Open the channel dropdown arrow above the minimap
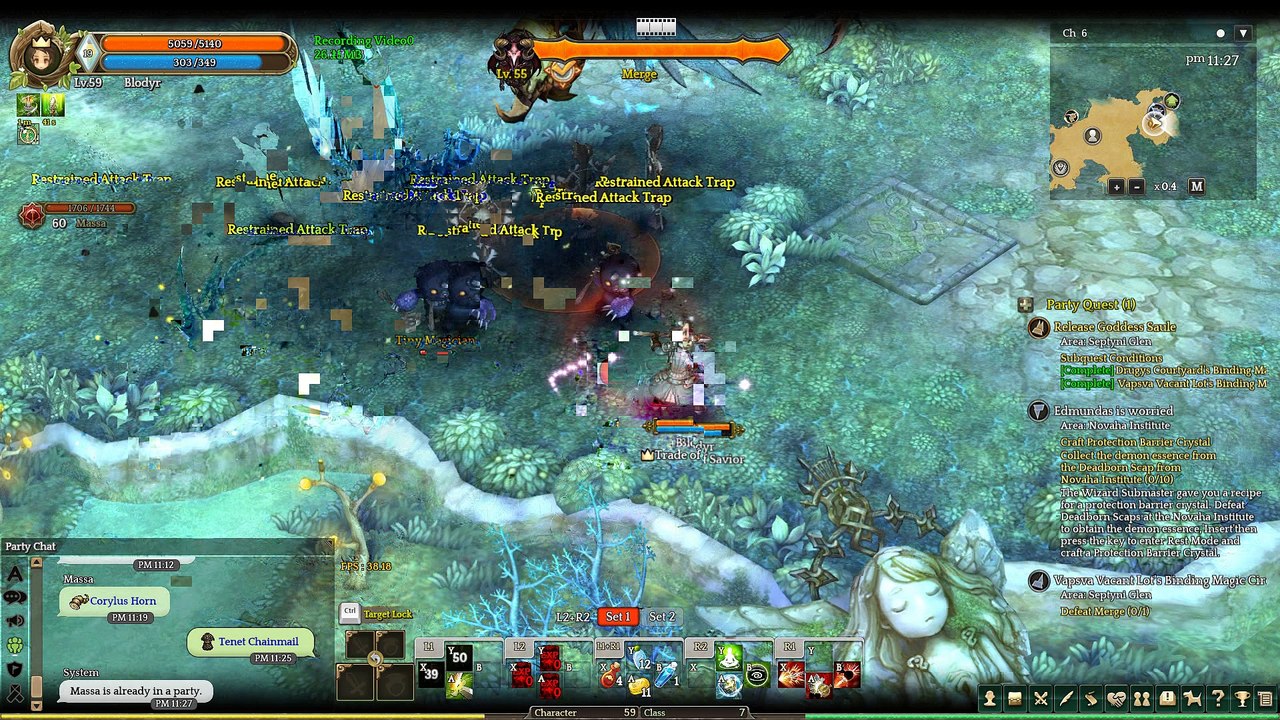 point(1243,33)
